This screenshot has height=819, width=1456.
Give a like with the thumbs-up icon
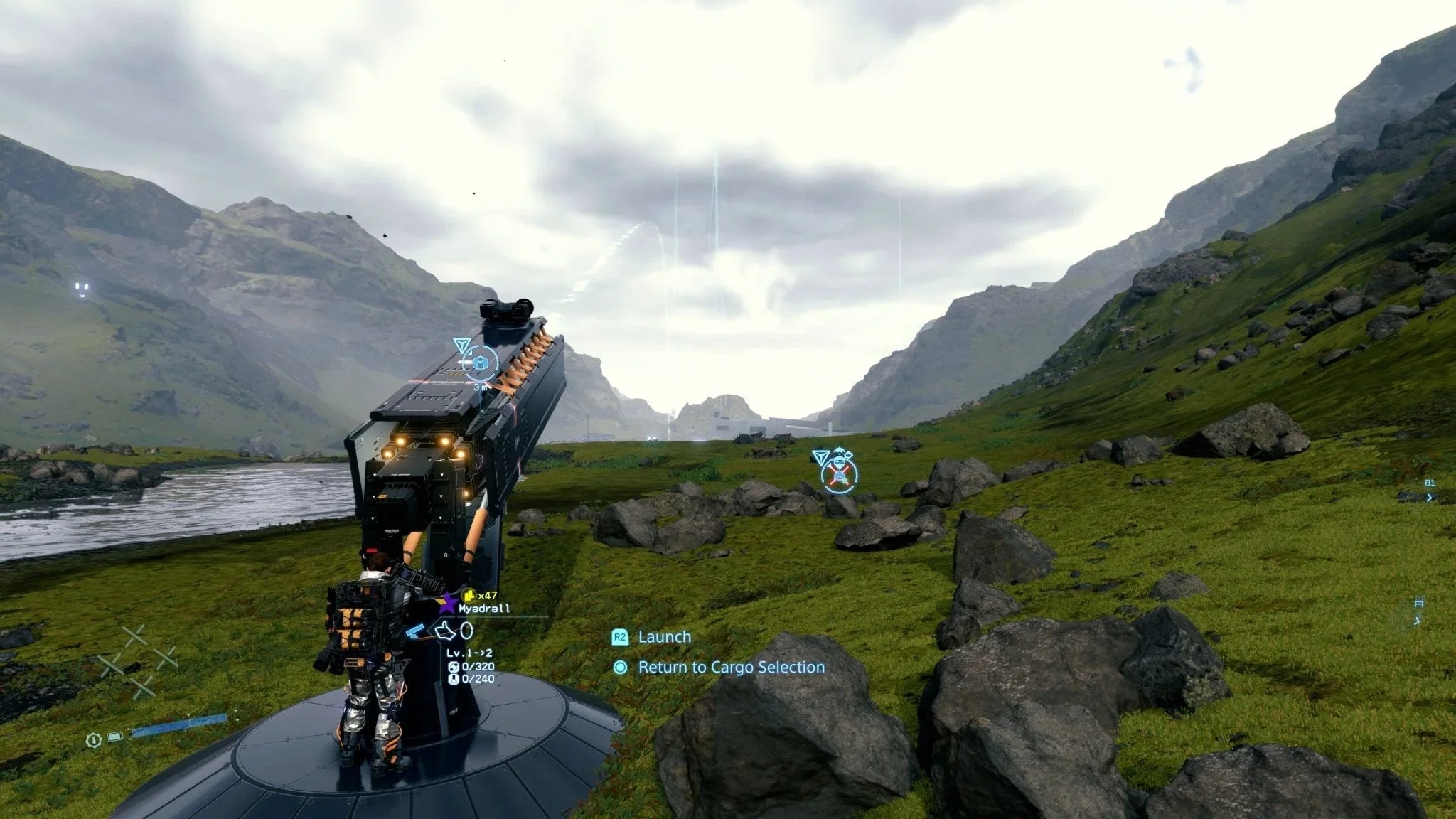444,630
